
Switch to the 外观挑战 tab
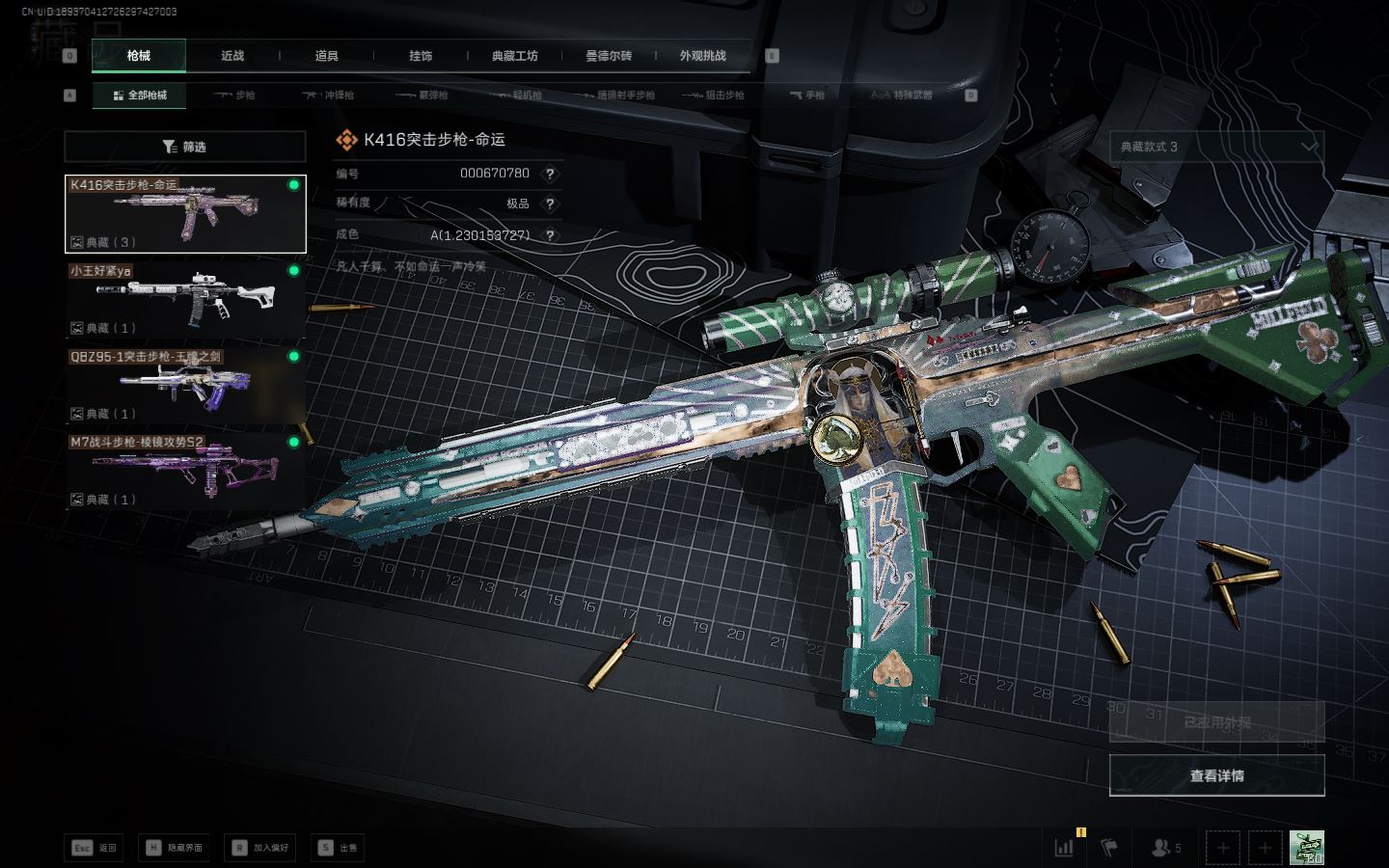pyautogui.click(x=702, y=56)
